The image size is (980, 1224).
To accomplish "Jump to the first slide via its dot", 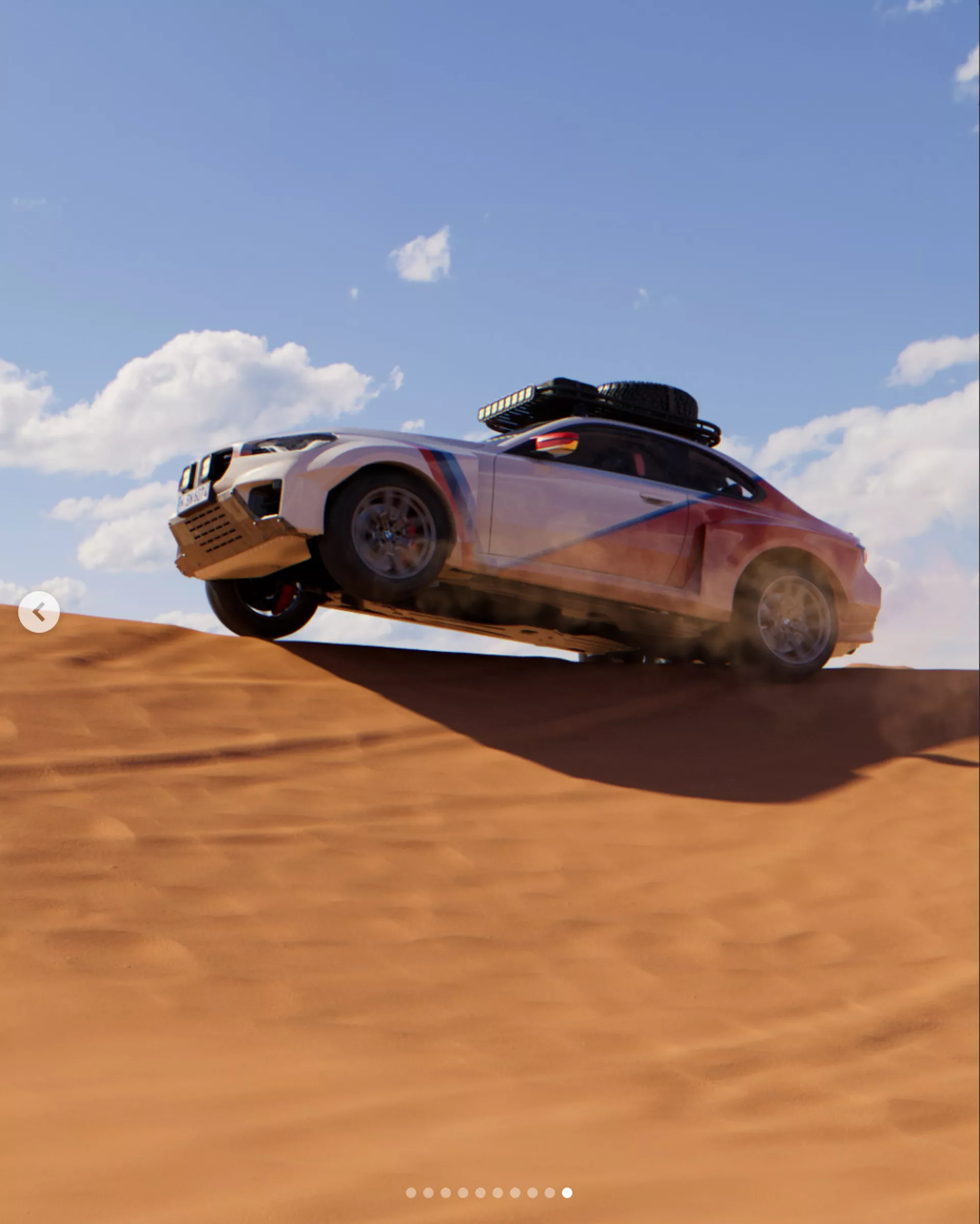I will (x=411, y=1193).
